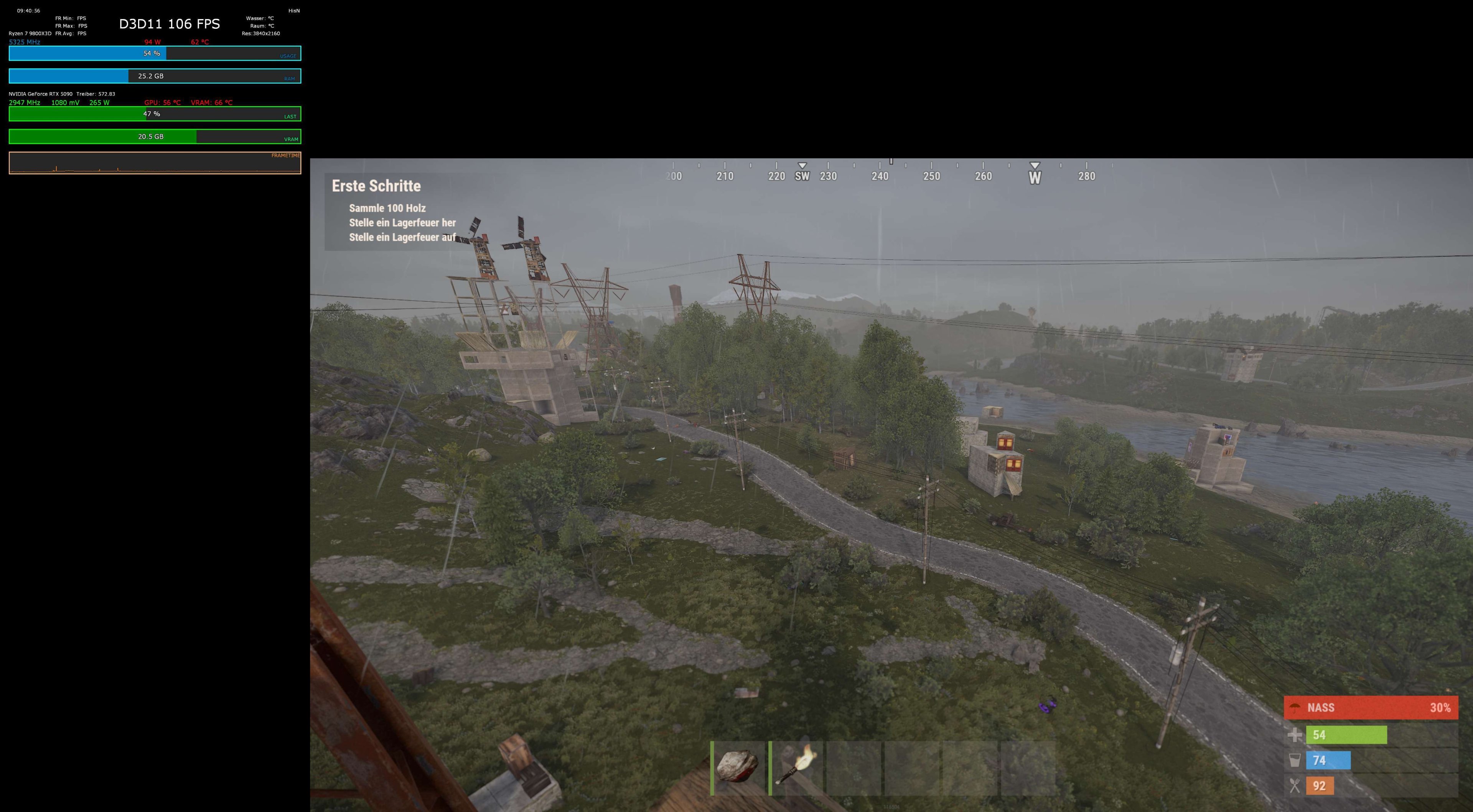The image size is (1473, 812).
Task: Select the rock in hotbar slot one
Action: click(x=738, y=766)
